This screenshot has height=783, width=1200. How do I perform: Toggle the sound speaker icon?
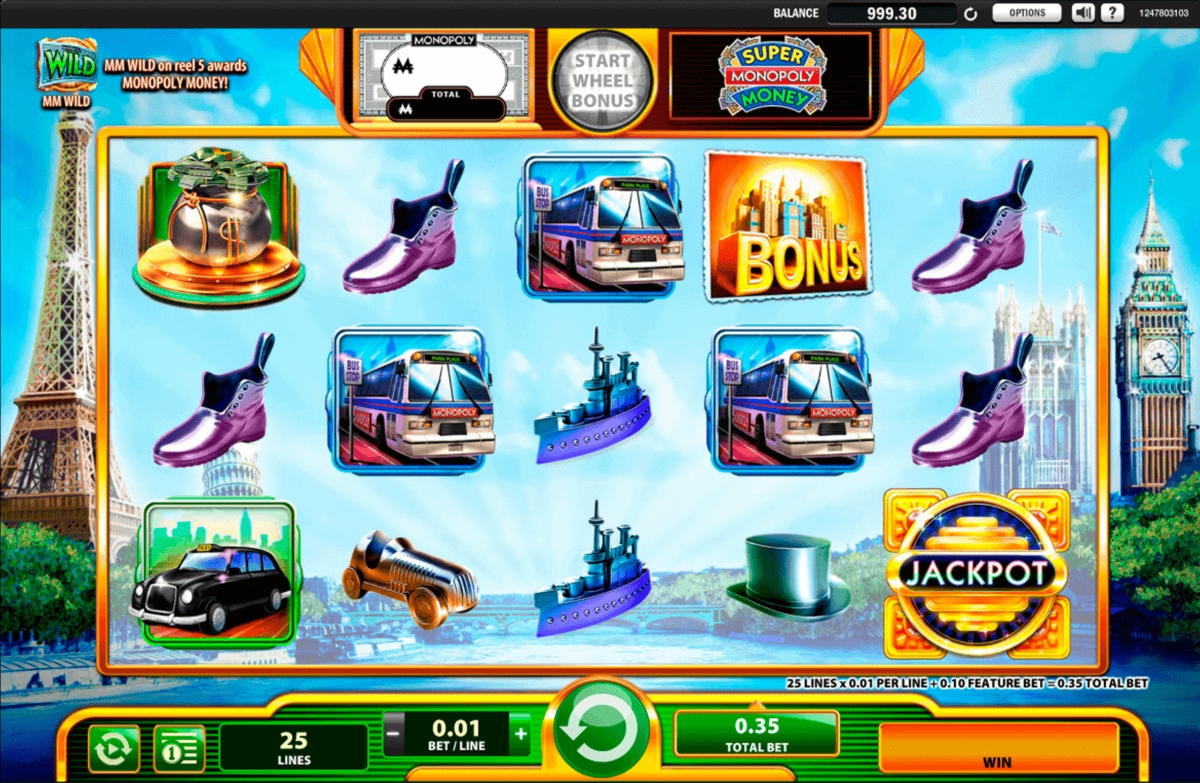click(1083, 13)
